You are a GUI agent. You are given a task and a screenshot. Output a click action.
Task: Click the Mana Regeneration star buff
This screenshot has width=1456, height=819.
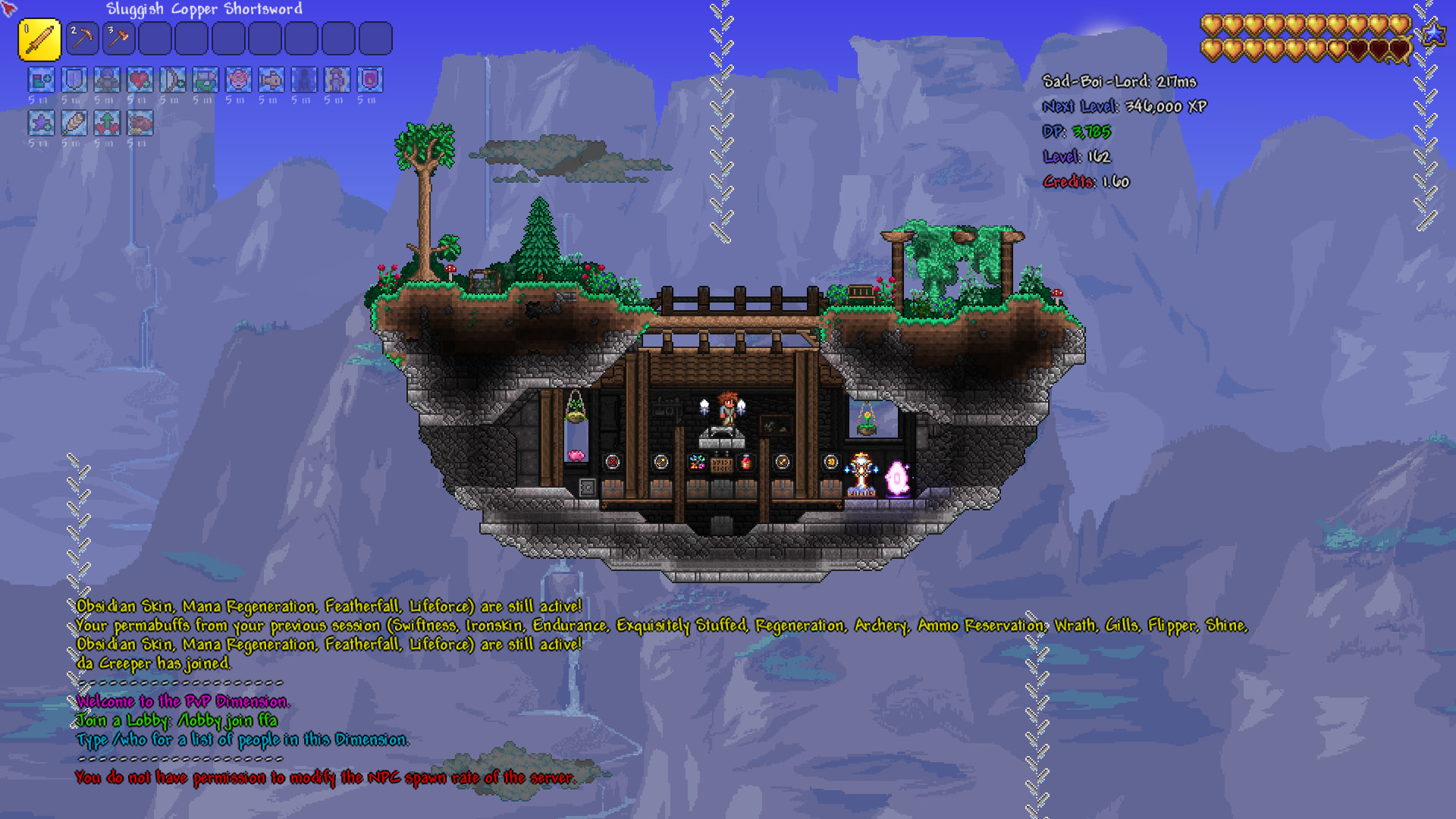pos(41,123)
